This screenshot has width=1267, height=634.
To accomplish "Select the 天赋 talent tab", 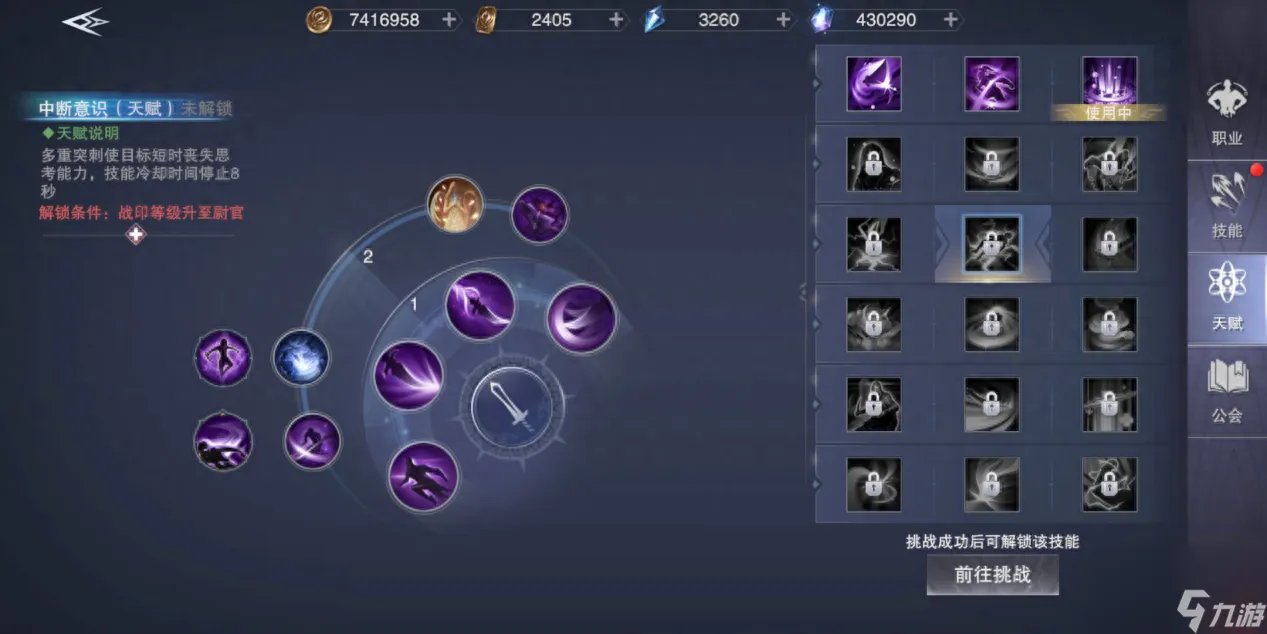I will pyautogui.click(x=1226, y=298).
